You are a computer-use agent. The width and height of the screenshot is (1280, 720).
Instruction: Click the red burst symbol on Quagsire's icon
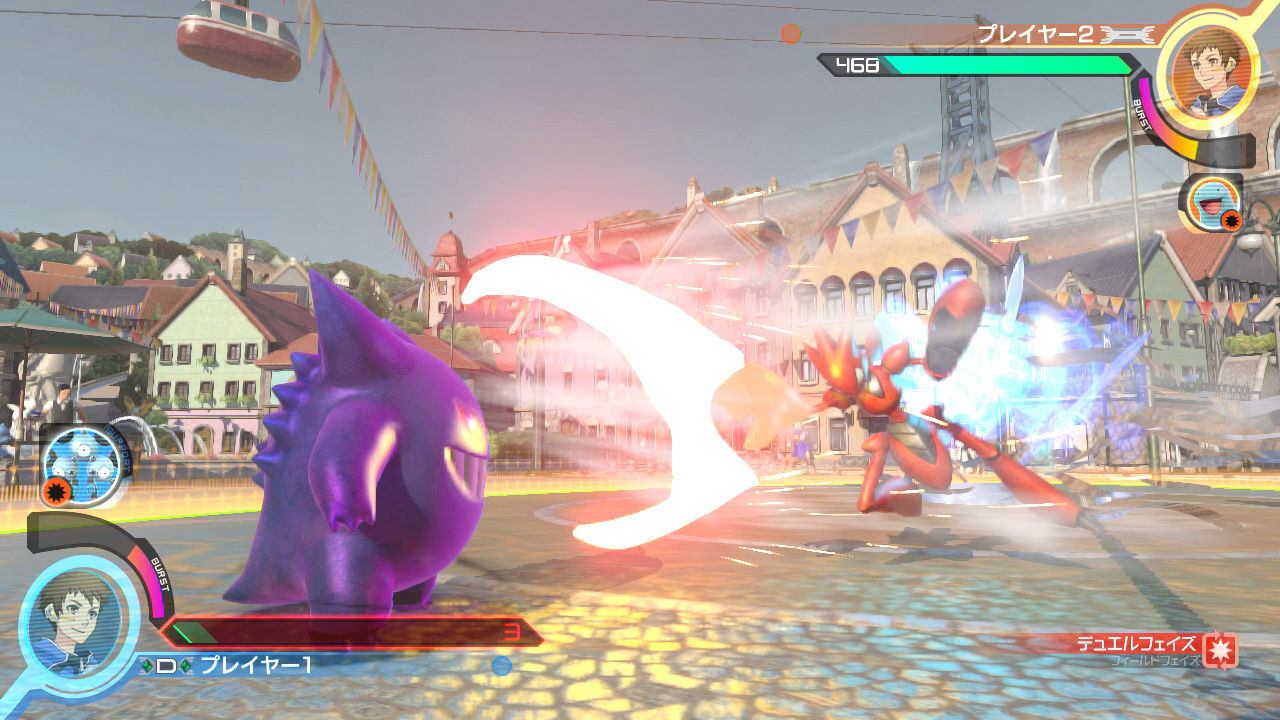click(1231, 219)
